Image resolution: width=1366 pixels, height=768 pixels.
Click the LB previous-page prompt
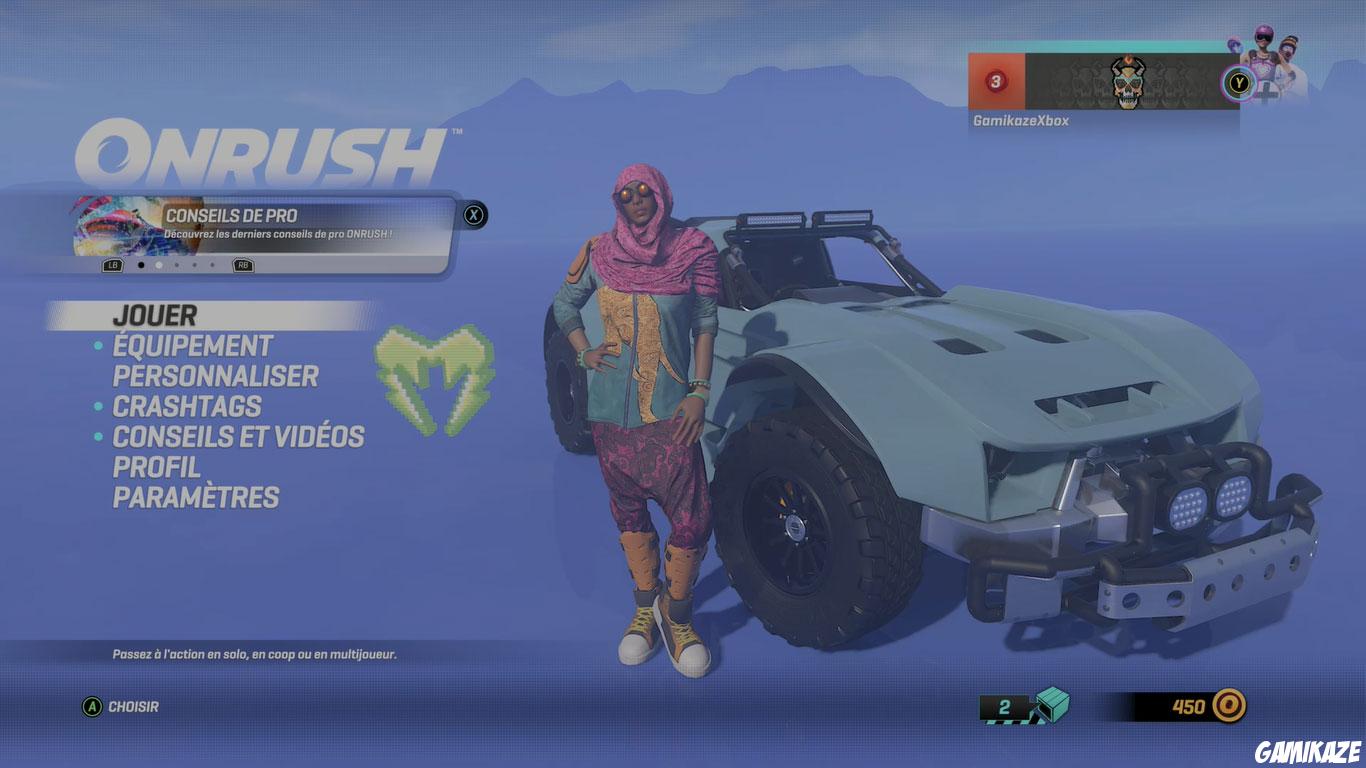point(112,265)
